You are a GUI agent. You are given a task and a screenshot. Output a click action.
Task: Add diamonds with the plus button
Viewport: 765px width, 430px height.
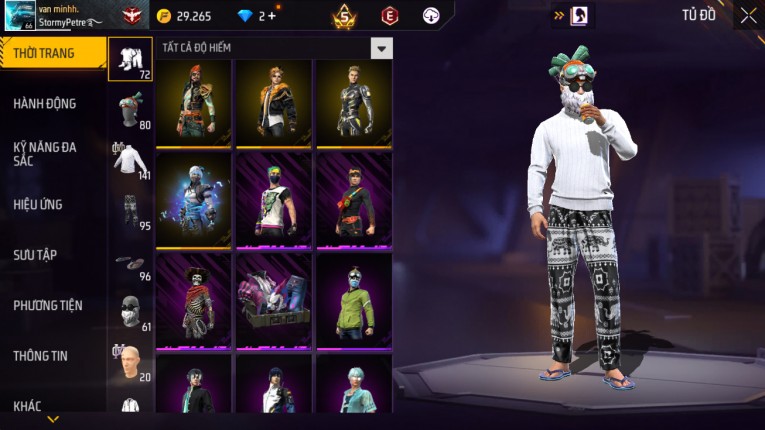(x=272, y=16)
